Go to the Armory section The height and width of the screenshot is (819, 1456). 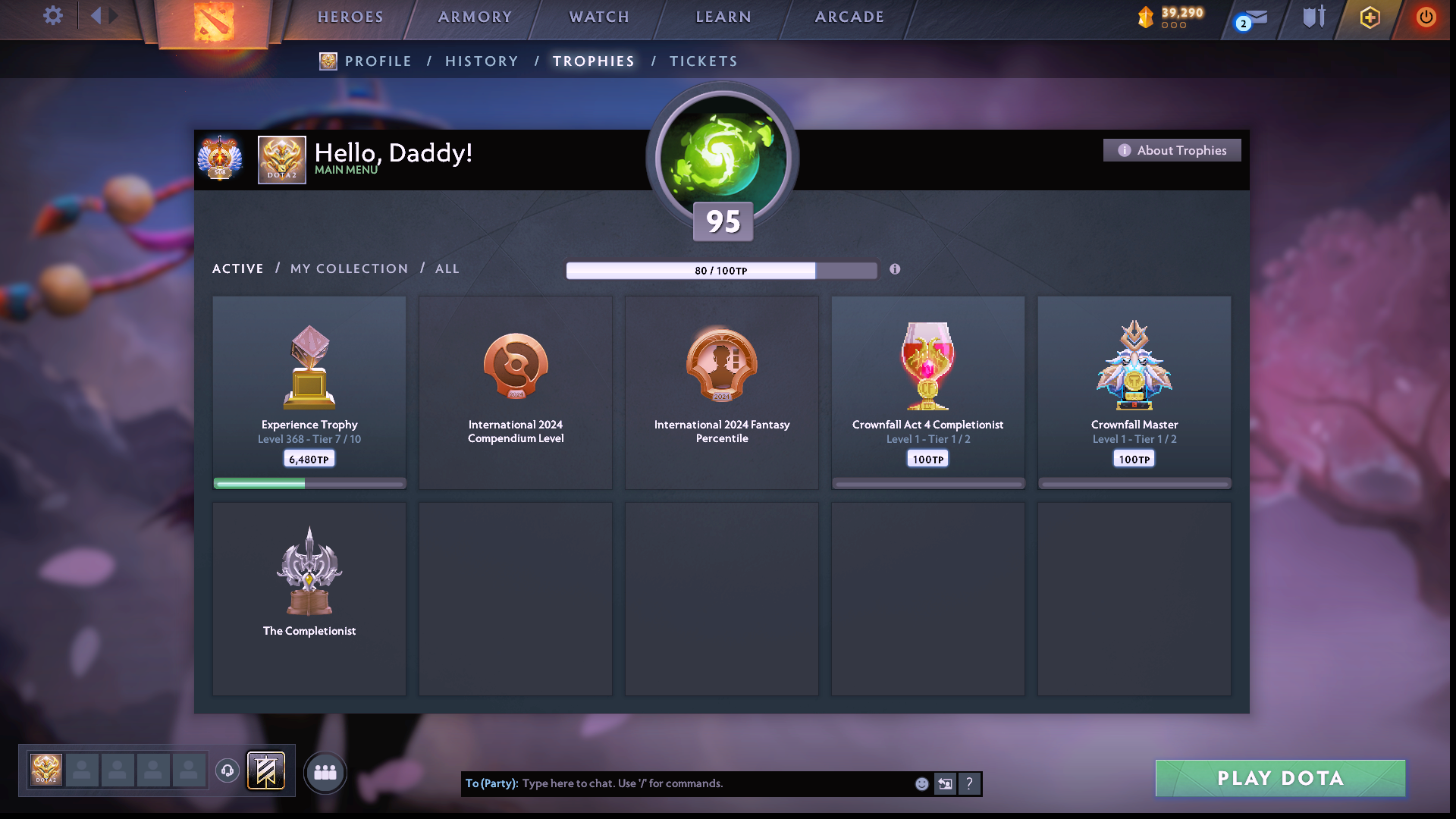tap(475, 17)
